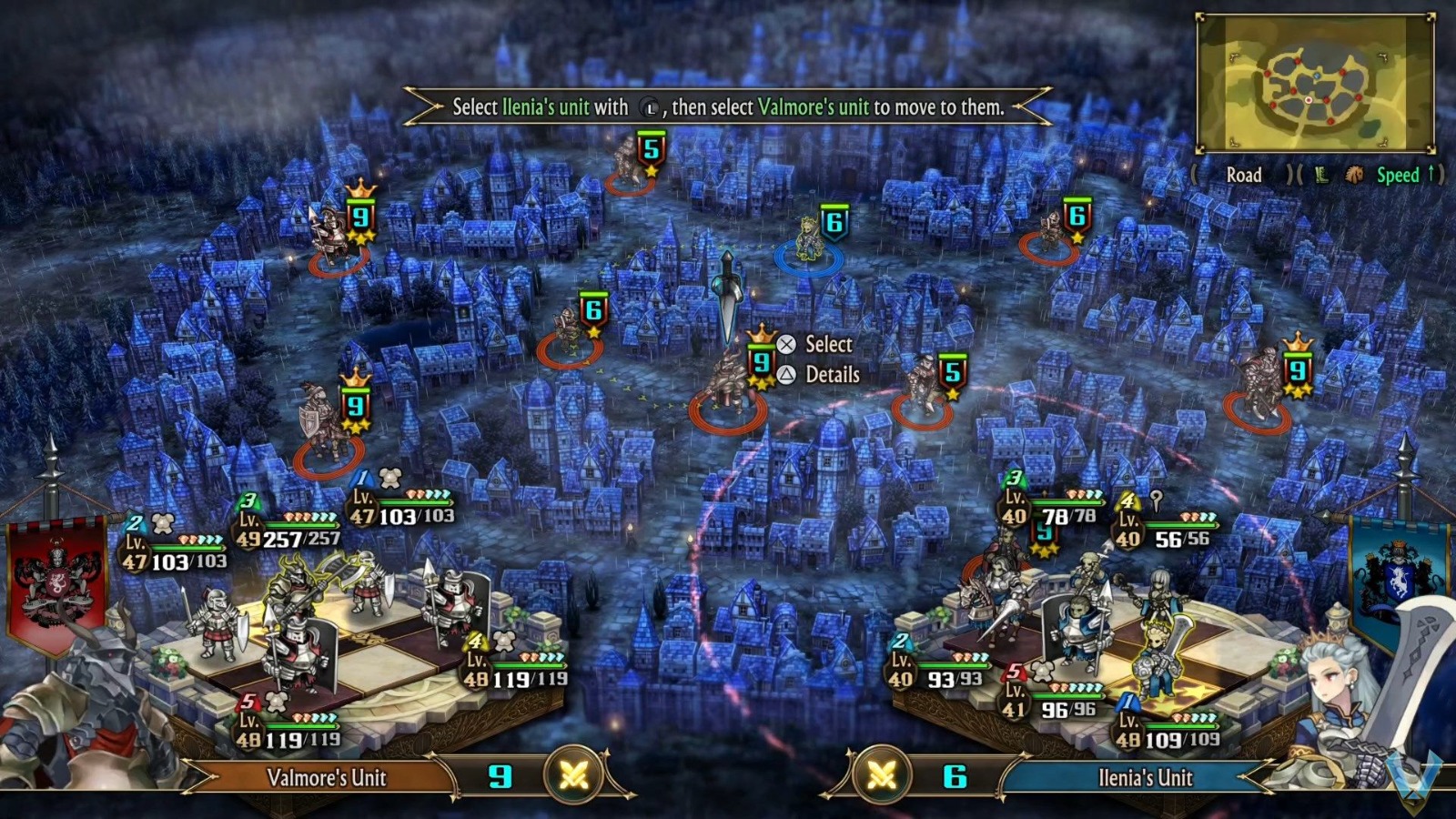Click the crossed swords icon beside Ilenia's Unit

883,777
